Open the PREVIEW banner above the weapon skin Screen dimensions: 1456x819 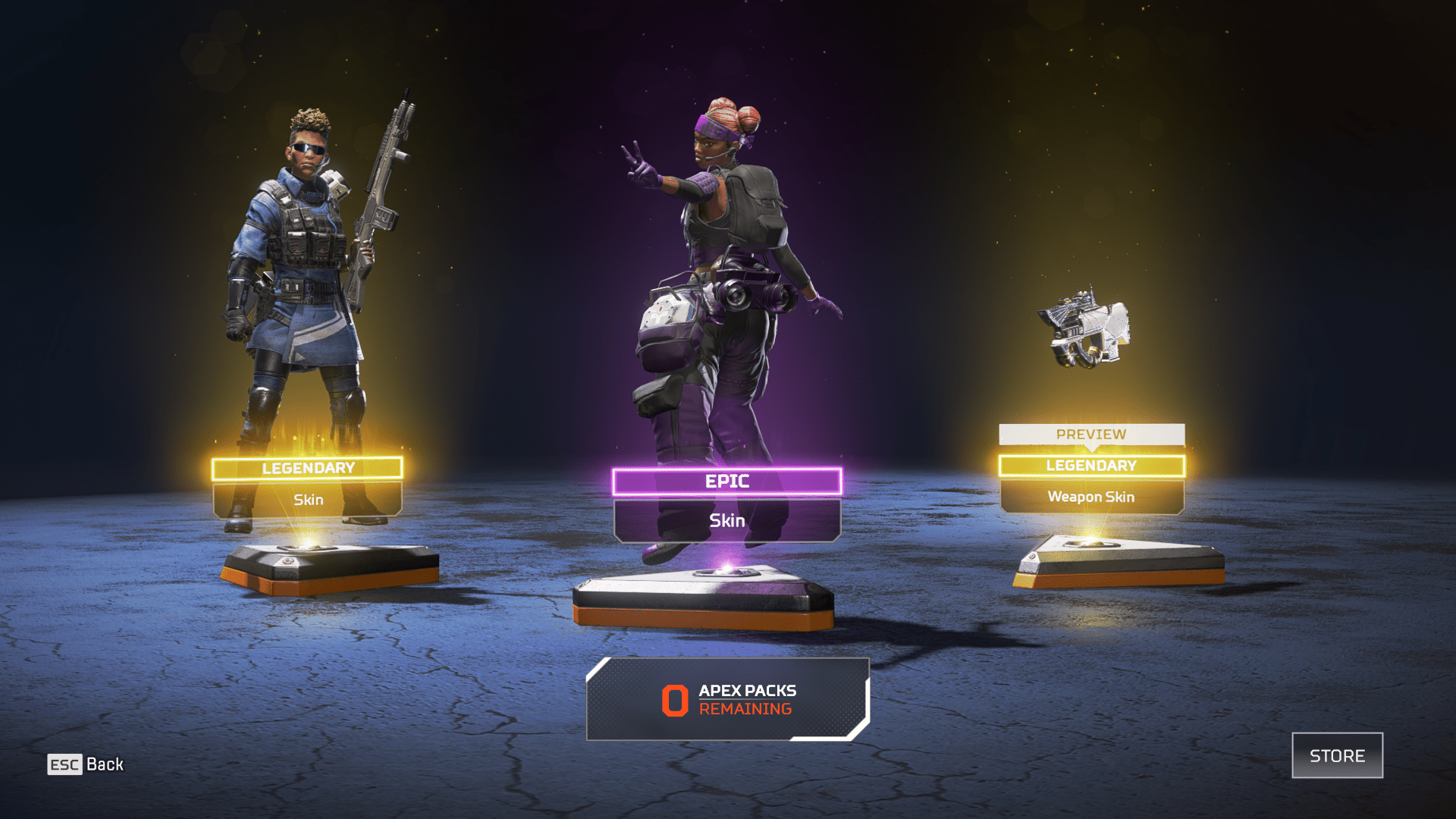click(x=1092, y=435)
